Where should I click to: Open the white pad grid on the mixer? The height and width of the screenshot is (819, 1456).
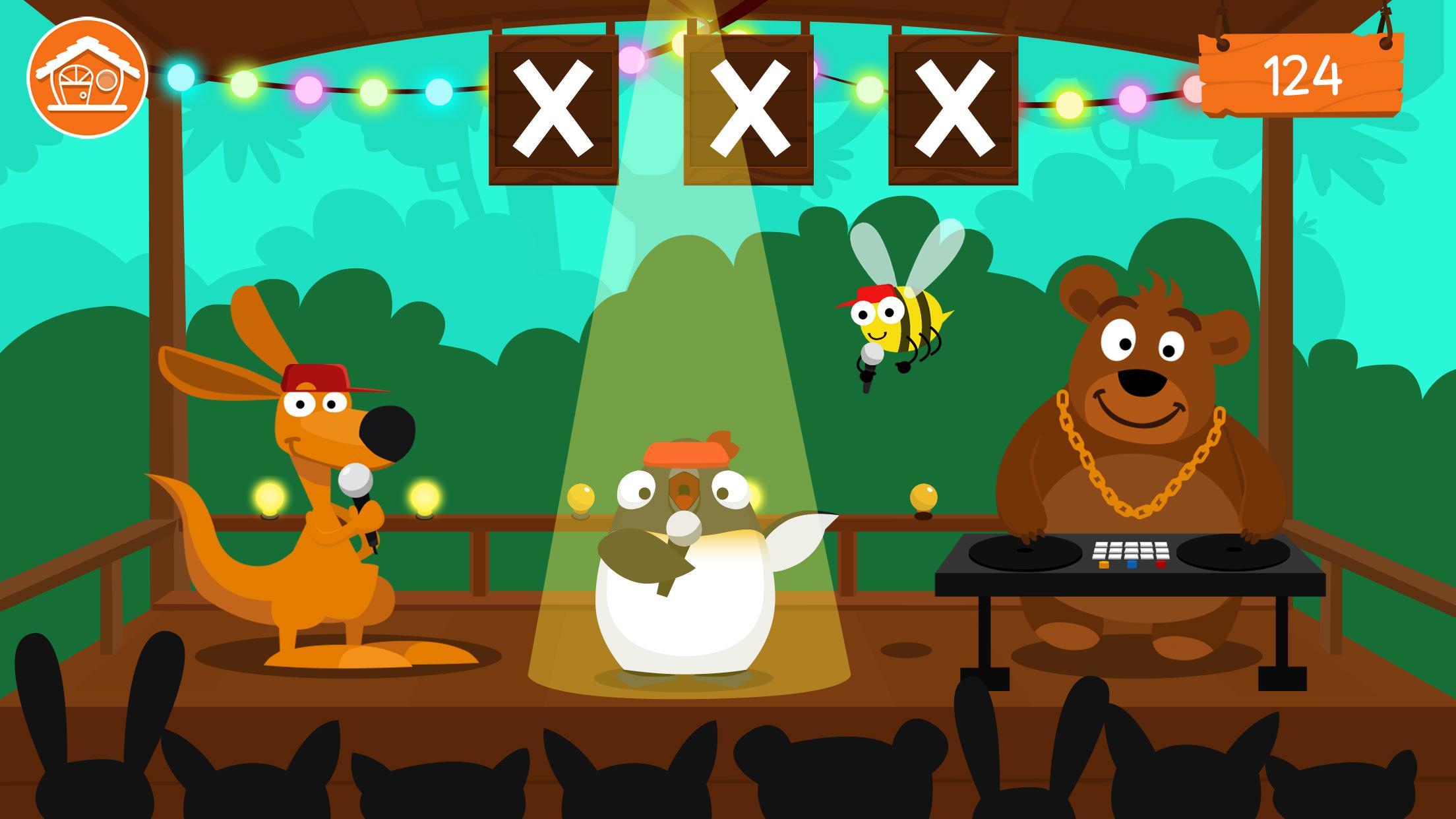1130,551
